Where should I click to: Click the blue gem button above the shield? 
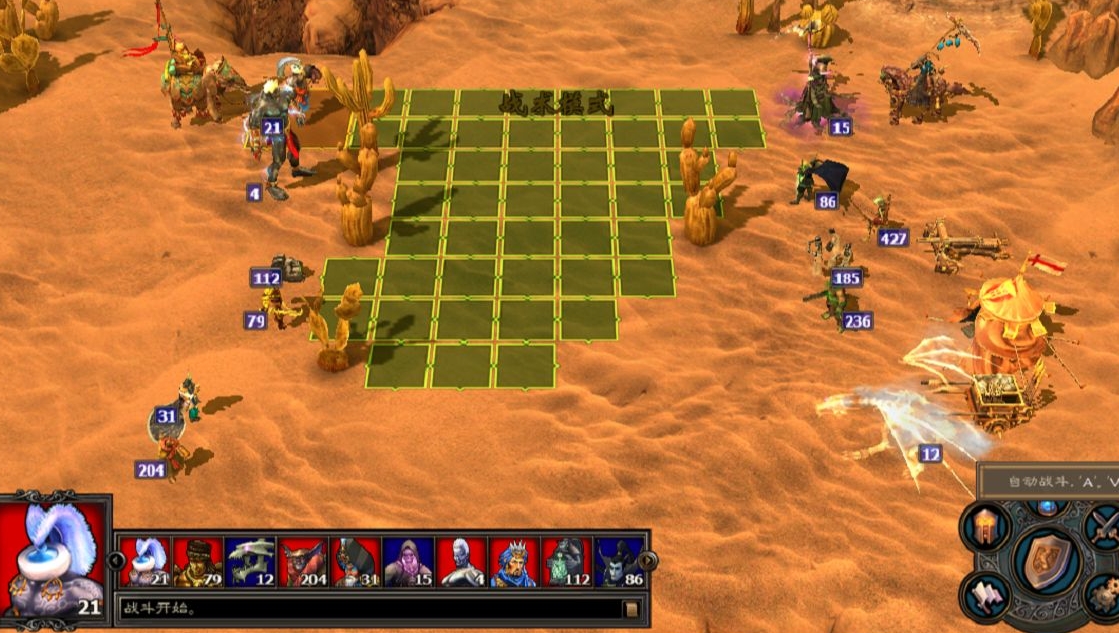pyautogui.click(x=1047, y=506)
